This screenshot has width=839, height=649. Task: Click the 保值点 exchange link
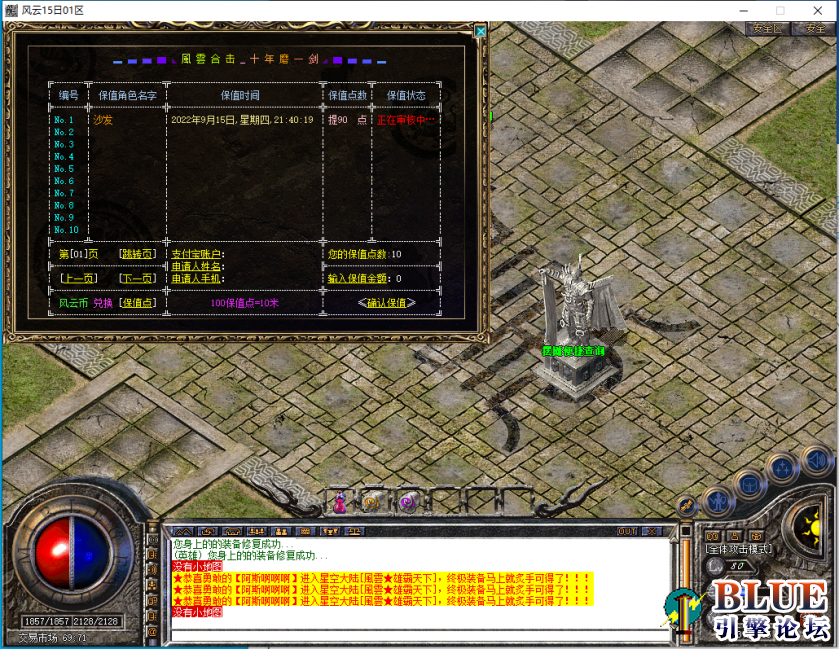point(137,303)
